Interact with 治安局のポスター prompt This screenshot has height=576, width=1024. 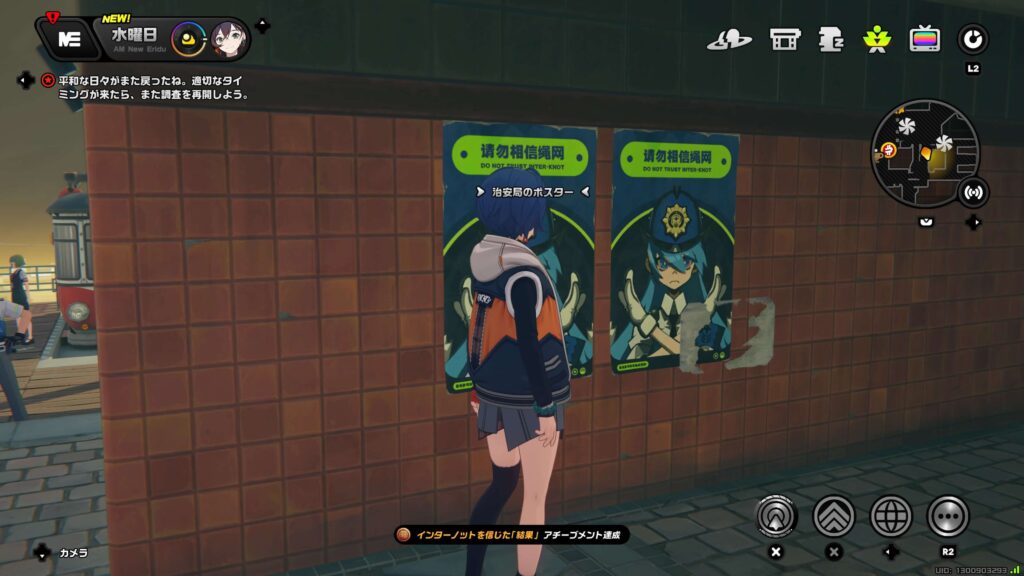pos(532,192)
